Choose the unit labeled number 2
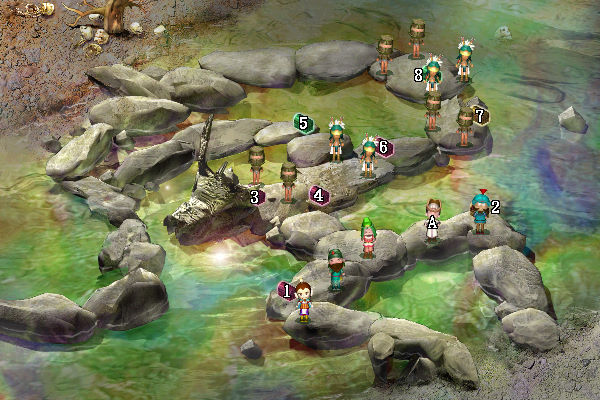The width and height of the screenshot is (600, 400). pyautogui.click(x=480, y=213)
